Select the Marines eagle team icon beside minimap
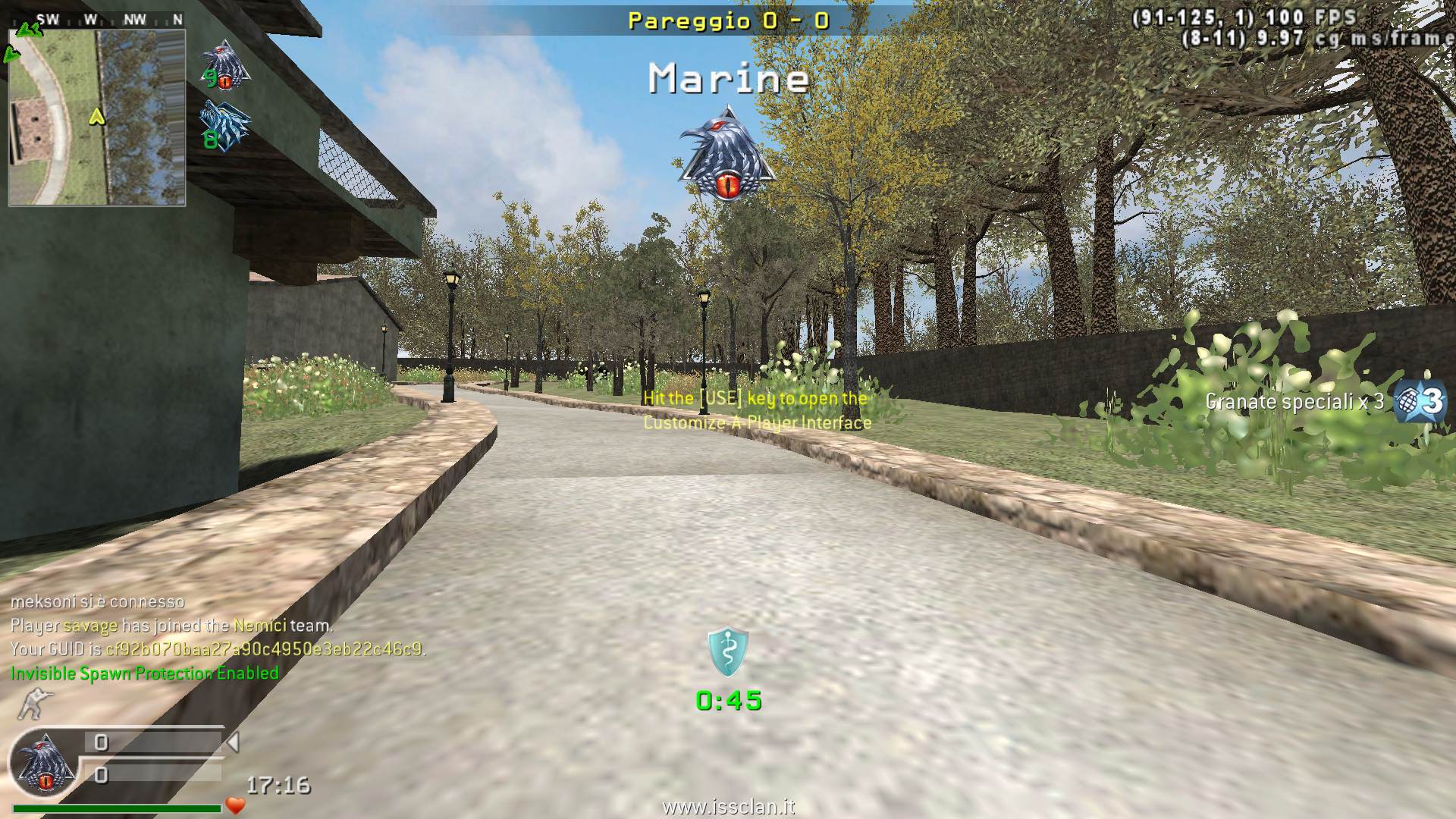Screen dimensions: 1456x819 (x=225, y=64)
